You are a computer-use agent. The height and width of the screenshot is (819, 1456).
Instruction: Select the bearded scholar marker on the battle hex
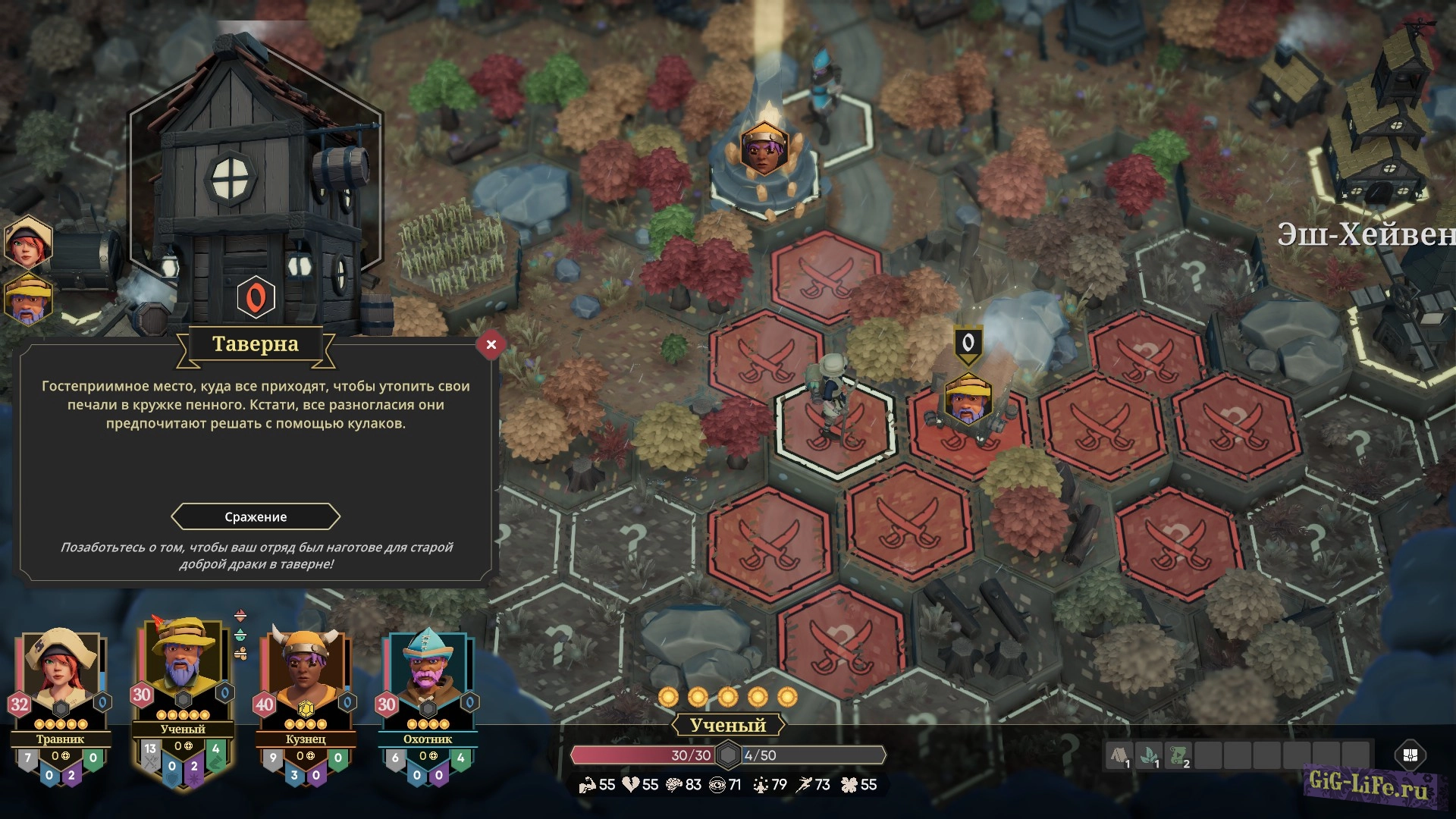tap(968, 400)
